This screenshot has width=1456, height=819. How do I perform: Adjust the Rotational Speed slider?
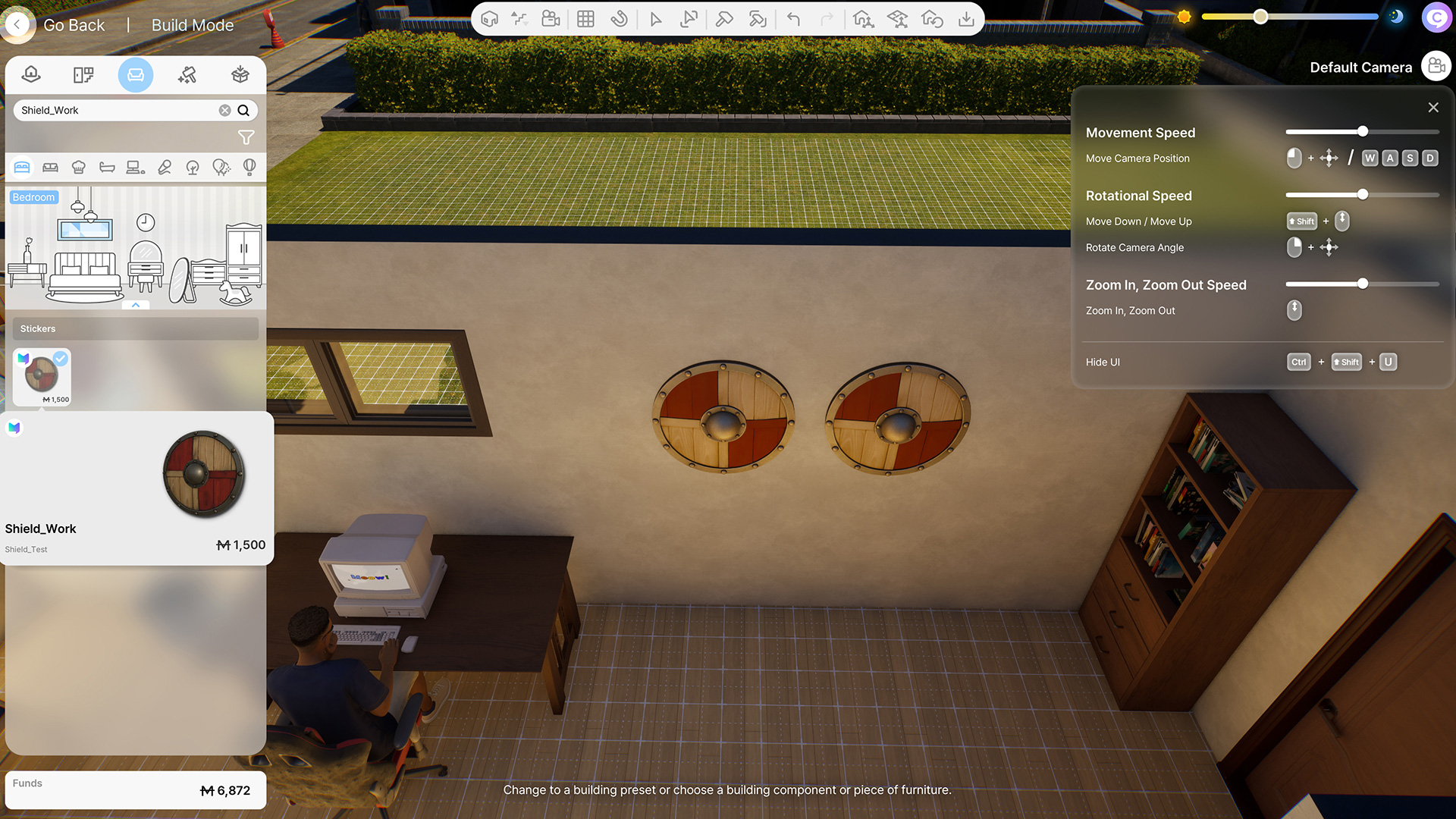1362,195
